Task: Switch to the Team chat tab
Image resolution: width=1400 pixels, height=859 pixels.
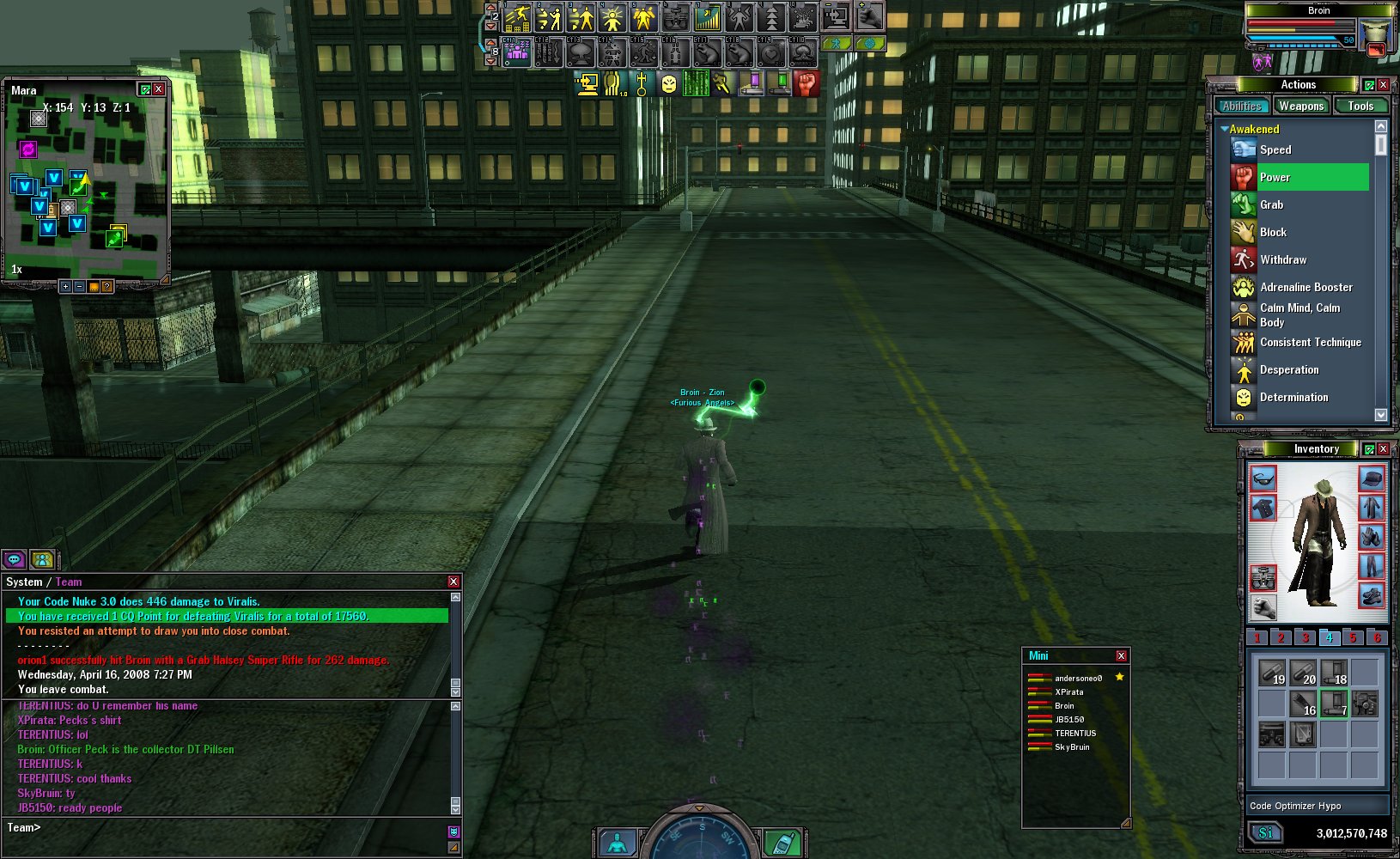Action: tap(69, 582)
